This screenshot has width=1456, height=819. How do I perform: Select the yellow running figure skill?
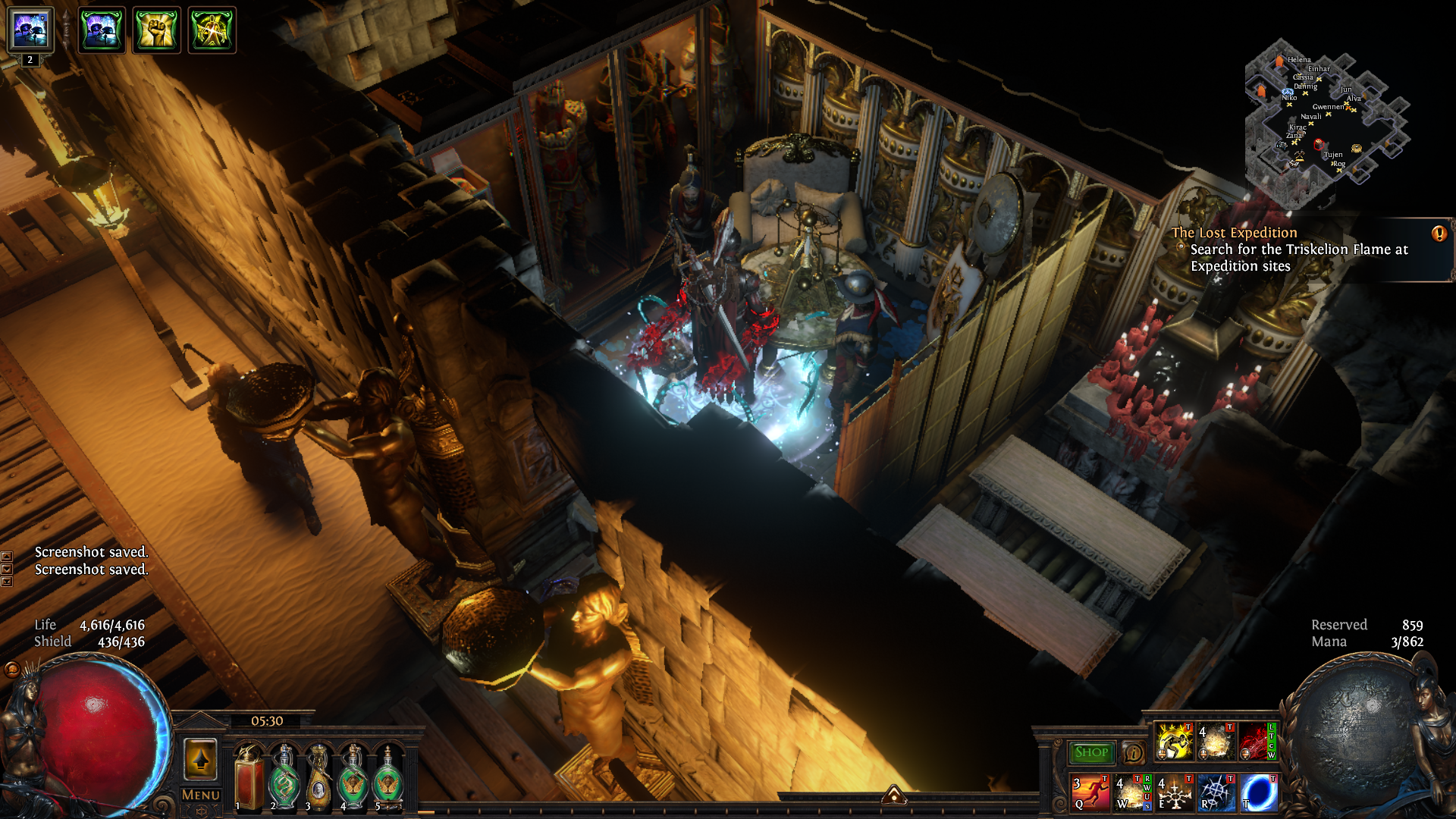(x=1174, y=742)
